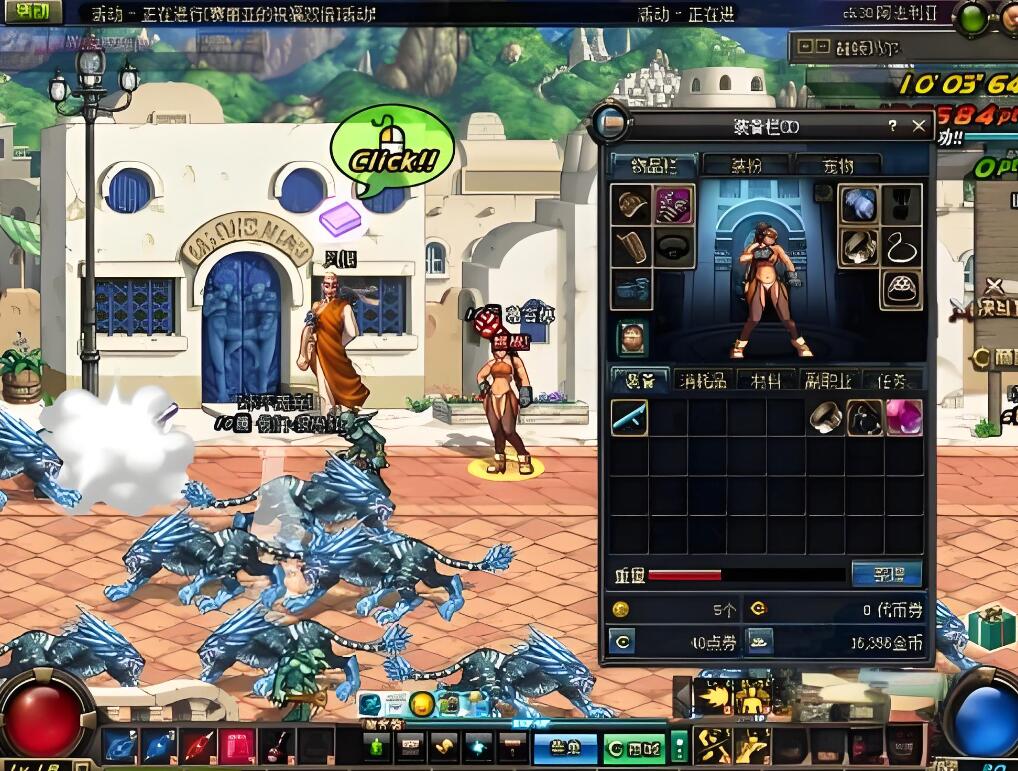The height and width of the screenshot is (771, 1018).
Task: Select the equipped blue gauntlet weapon slot
Action: (859, 205)
